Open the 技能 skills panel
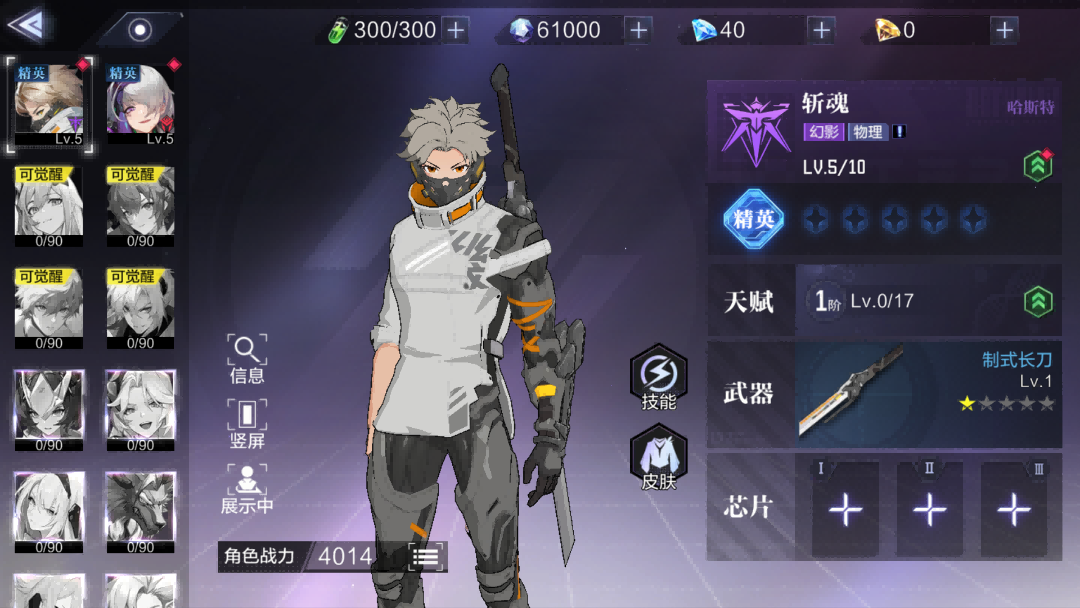Screen dimensions: 1080x608 point(659,379)
